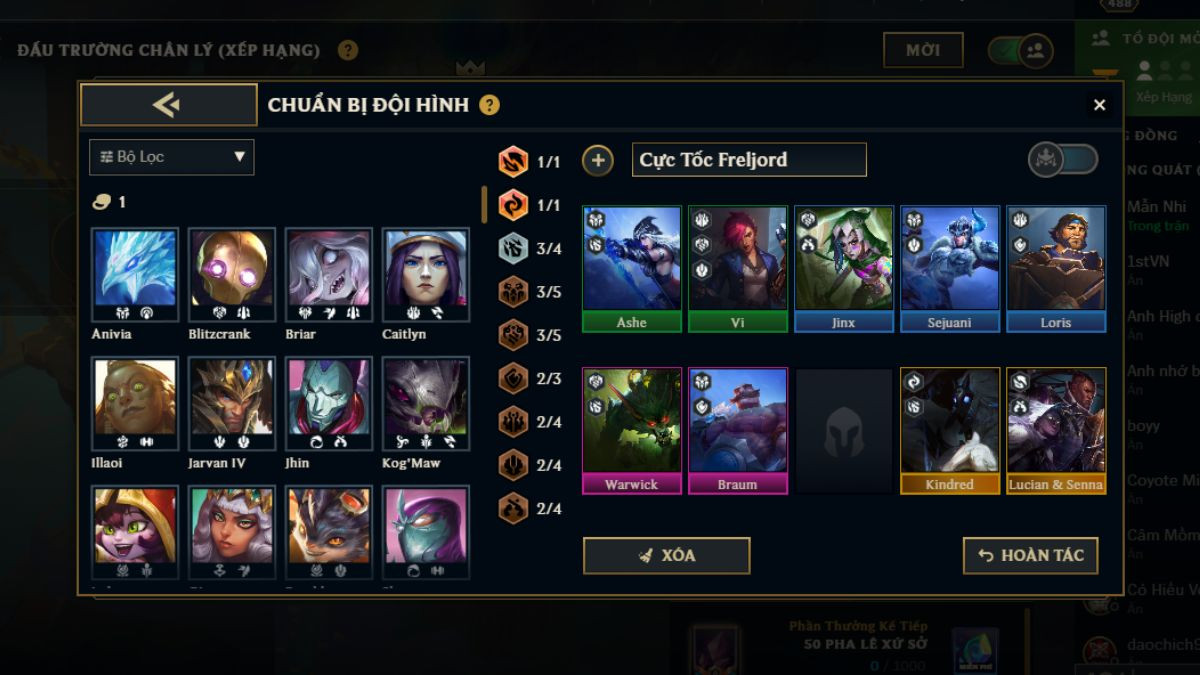Open the Bộ Lọc filter dropdown
The height and width of the screenshot is (675, 1200).
click(171, 157)
